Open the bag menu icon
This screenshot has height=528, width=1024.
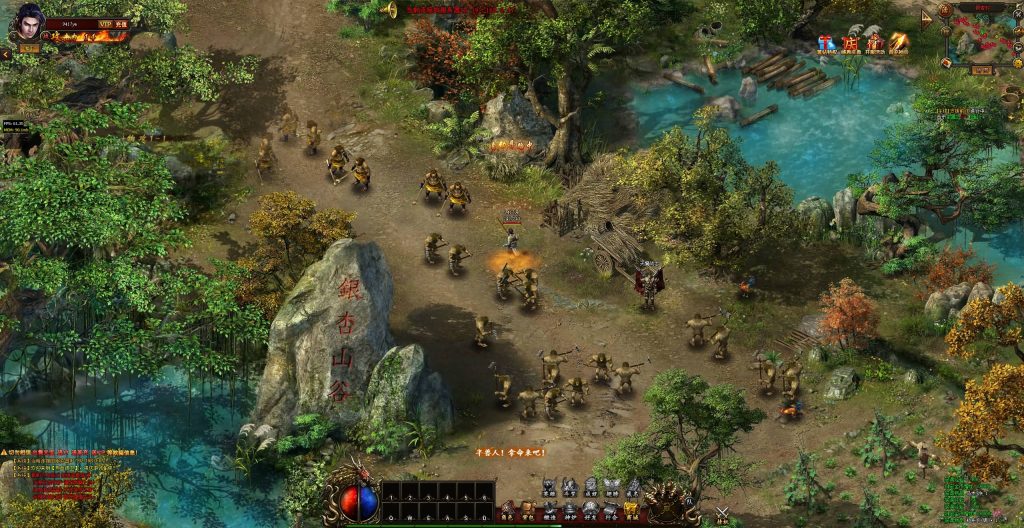527,509
